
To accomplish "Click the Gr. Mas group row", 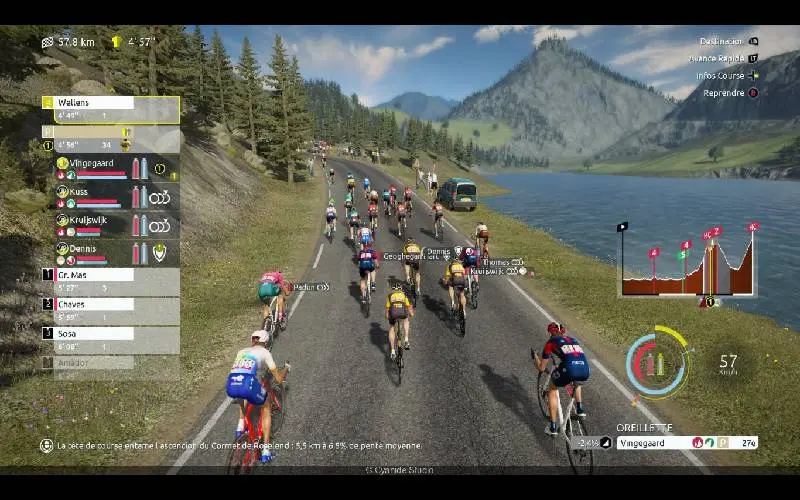I will [110, 280].
